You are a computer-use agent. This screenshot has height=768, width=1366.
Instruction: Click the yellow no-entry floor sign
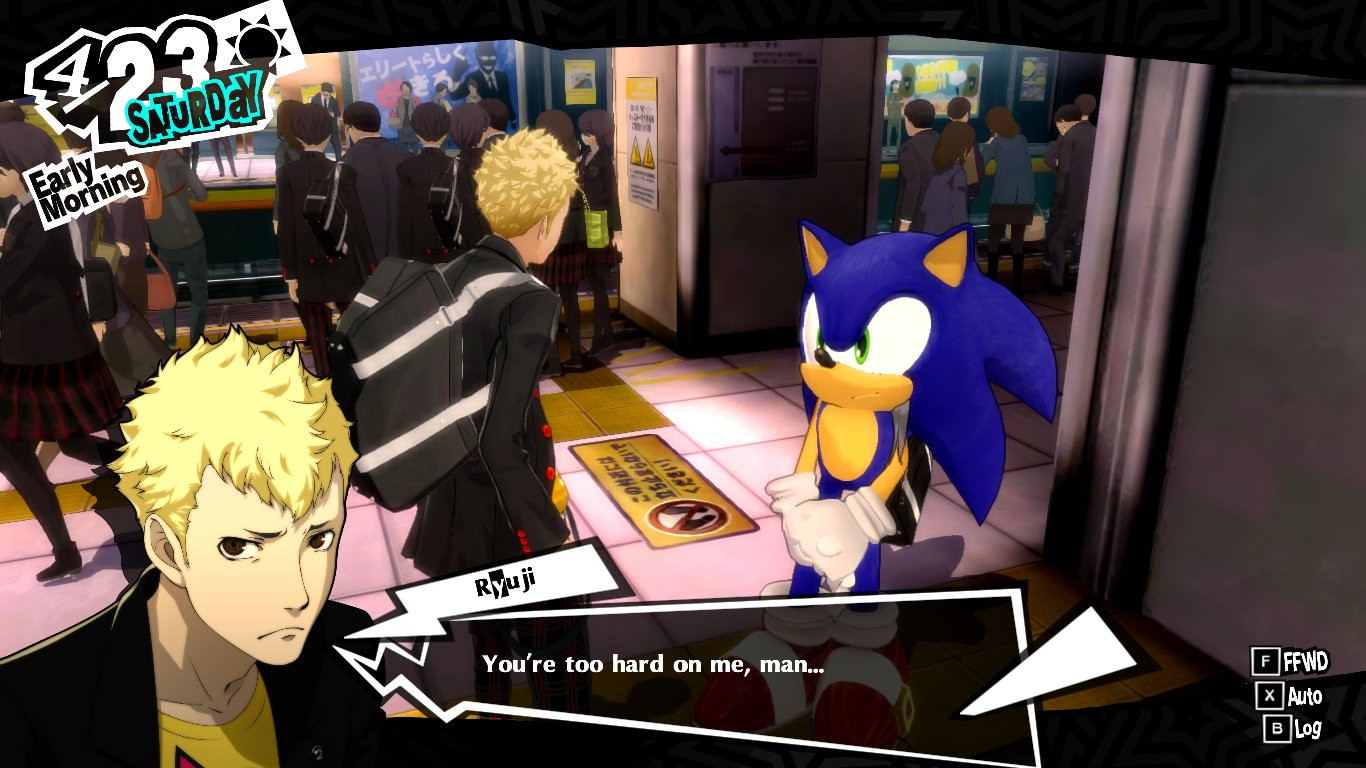(x=650, y=490)
